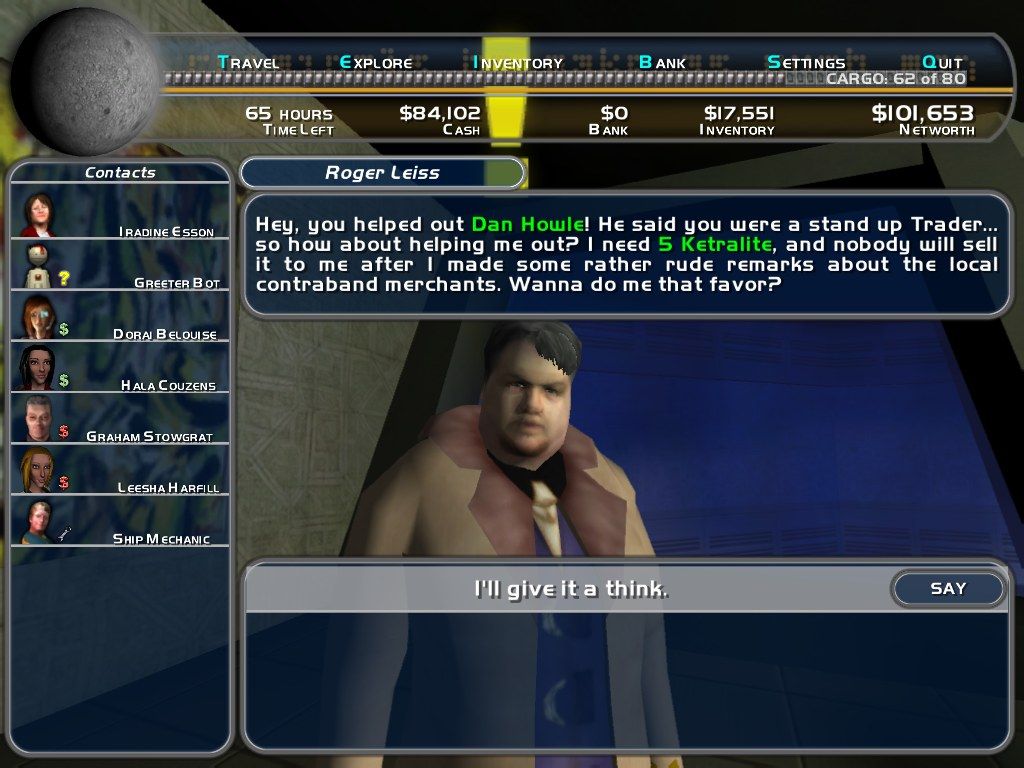Open the Explore menu
This screenshot has width=1024, height=768.
pyautogui.click(x=376, y=62)
